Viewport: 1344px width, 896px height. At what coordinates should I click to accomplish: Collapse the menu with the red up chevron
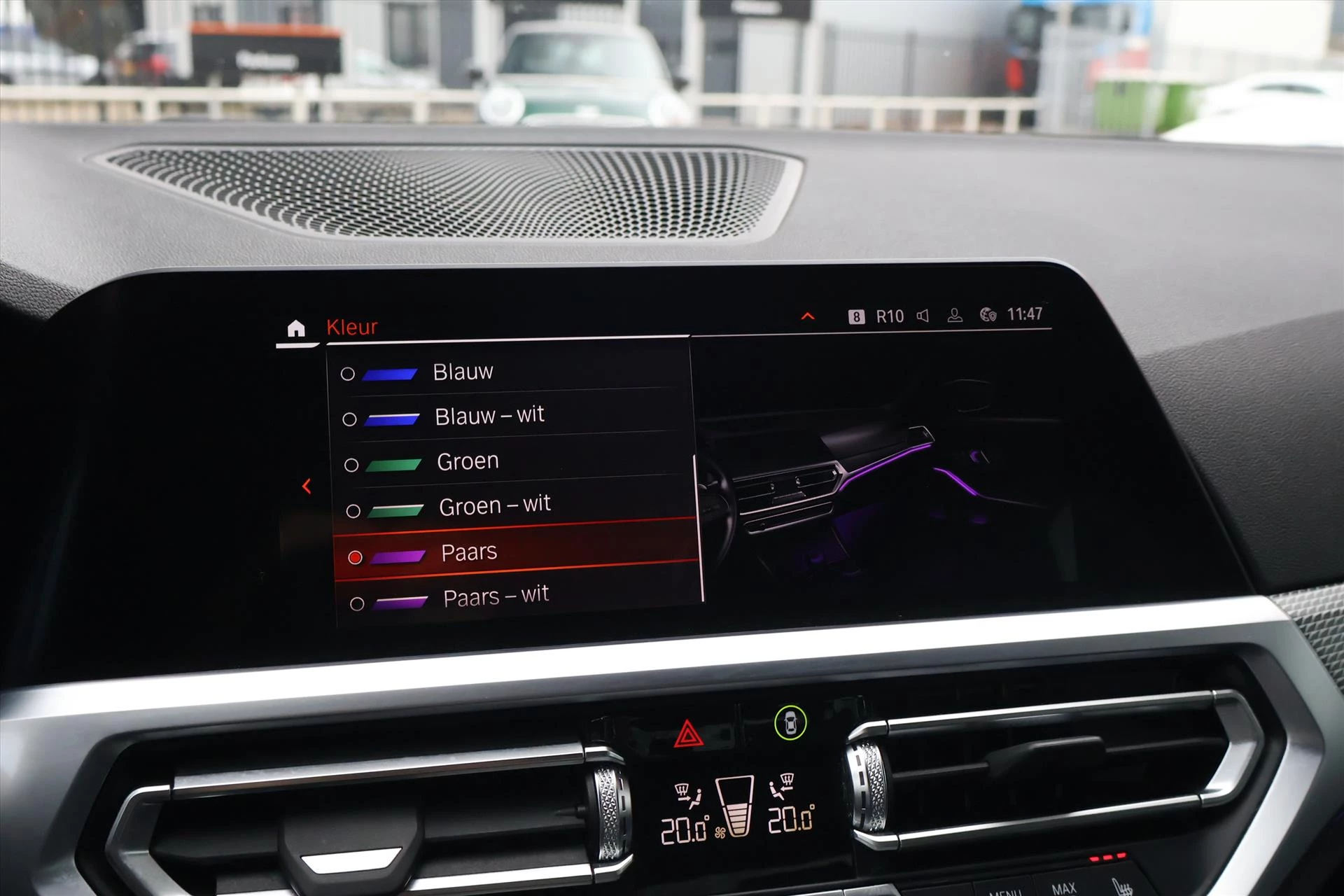coord(807,315)
